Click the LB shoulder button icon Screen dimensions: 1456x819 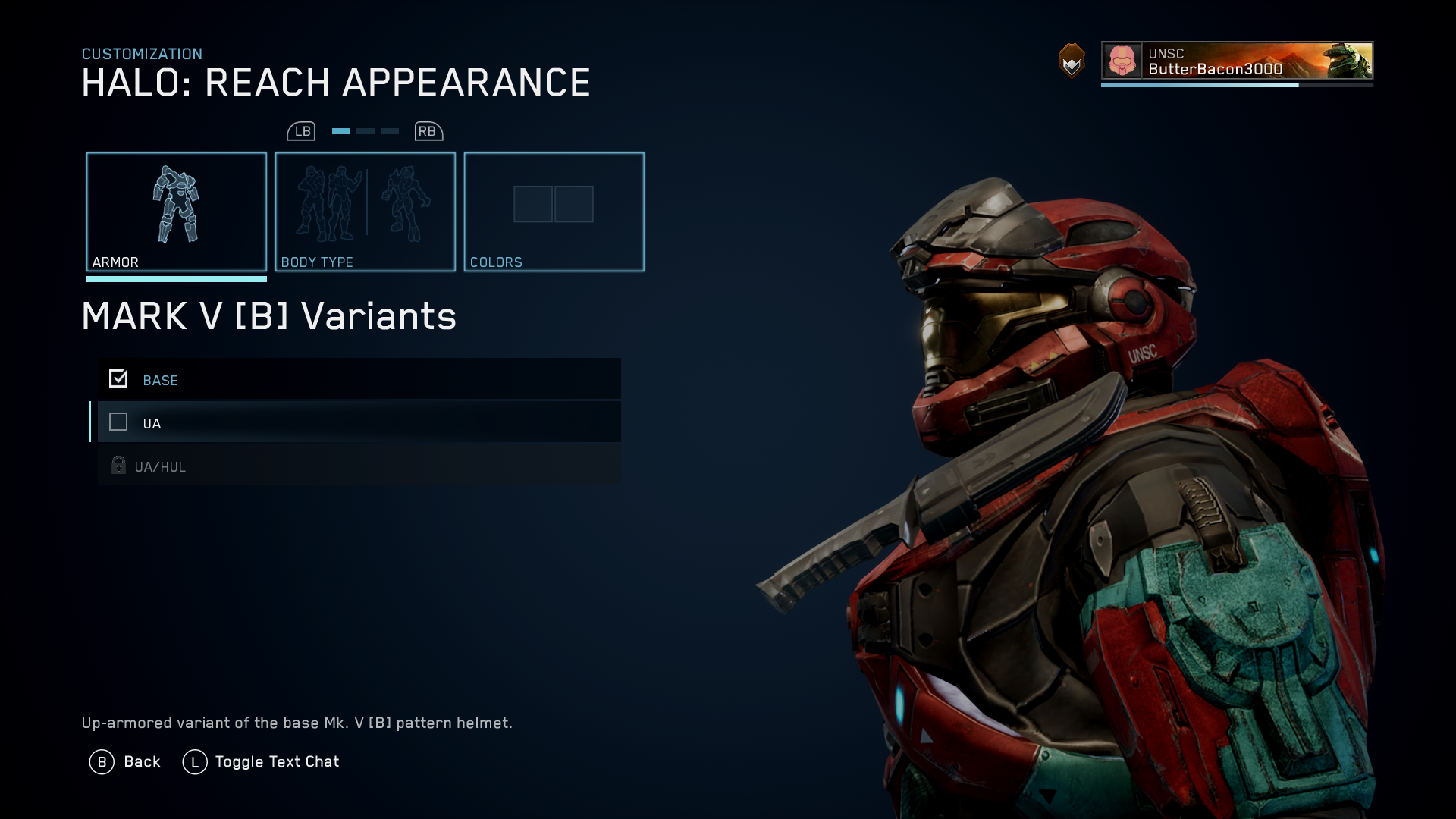(303, 130)
